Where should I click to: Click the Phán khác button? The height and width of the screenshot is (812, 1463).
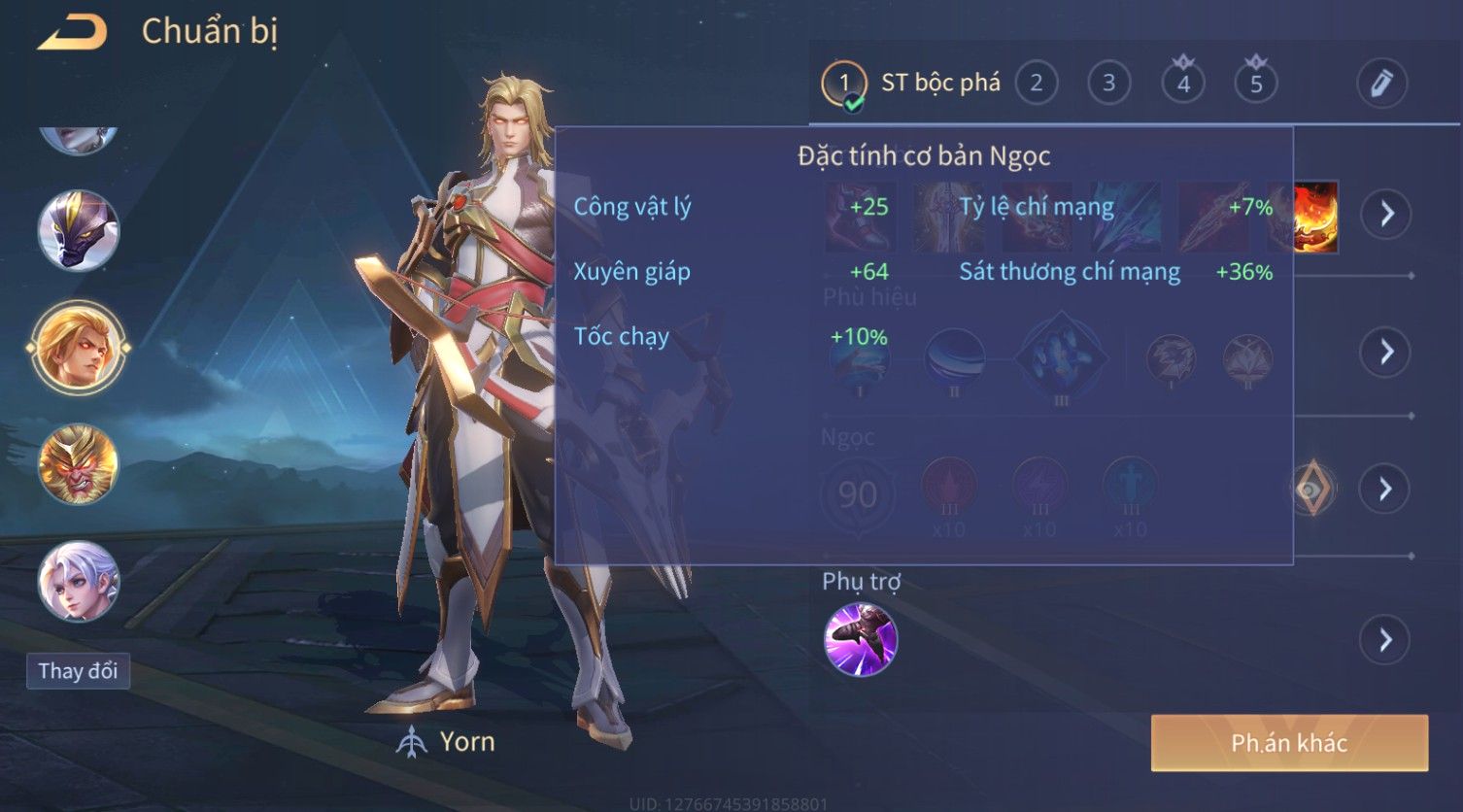(x=1288, y=743)
